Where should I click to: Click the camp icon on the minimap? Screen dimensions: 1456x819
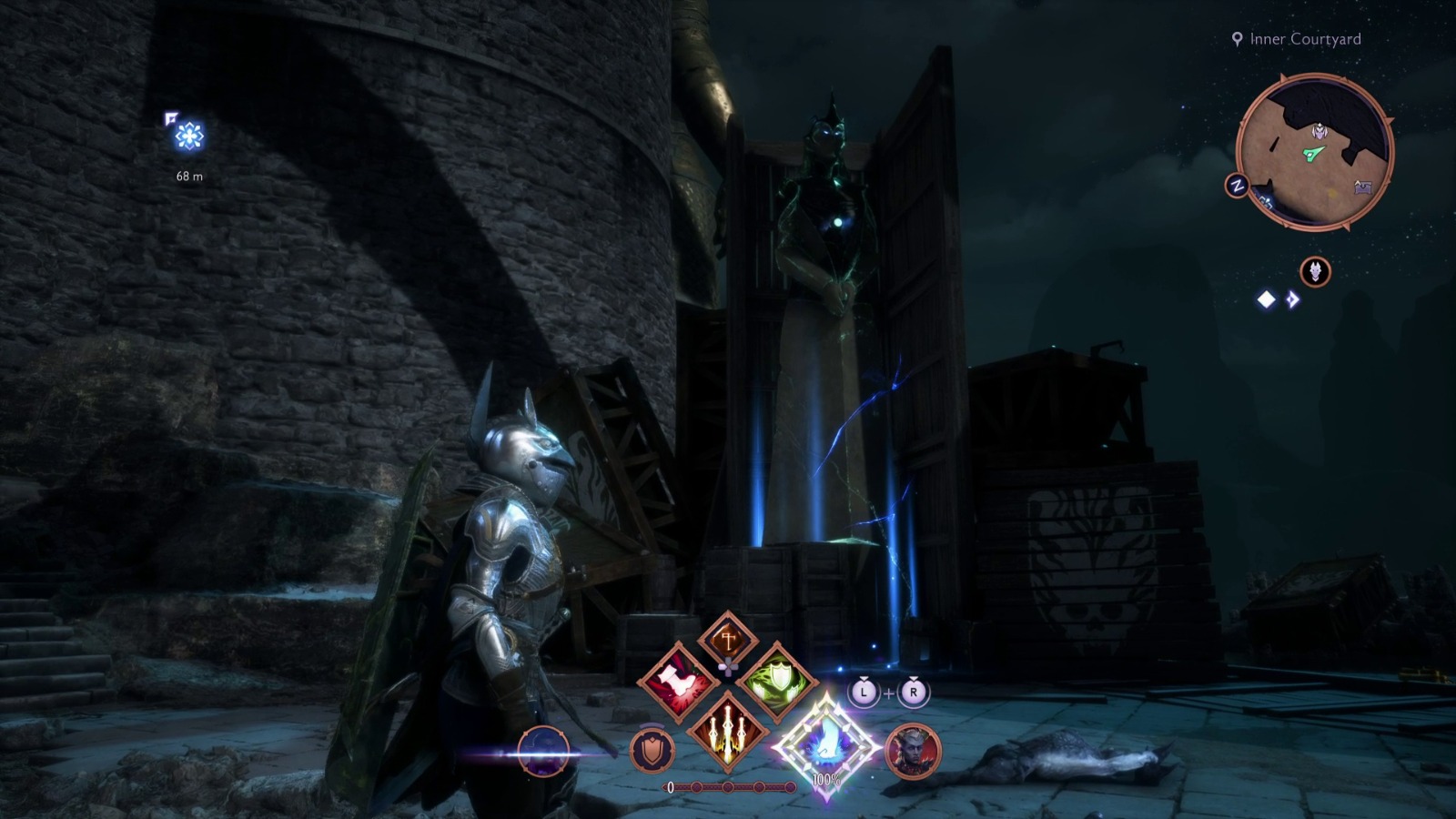[1362, 186]
